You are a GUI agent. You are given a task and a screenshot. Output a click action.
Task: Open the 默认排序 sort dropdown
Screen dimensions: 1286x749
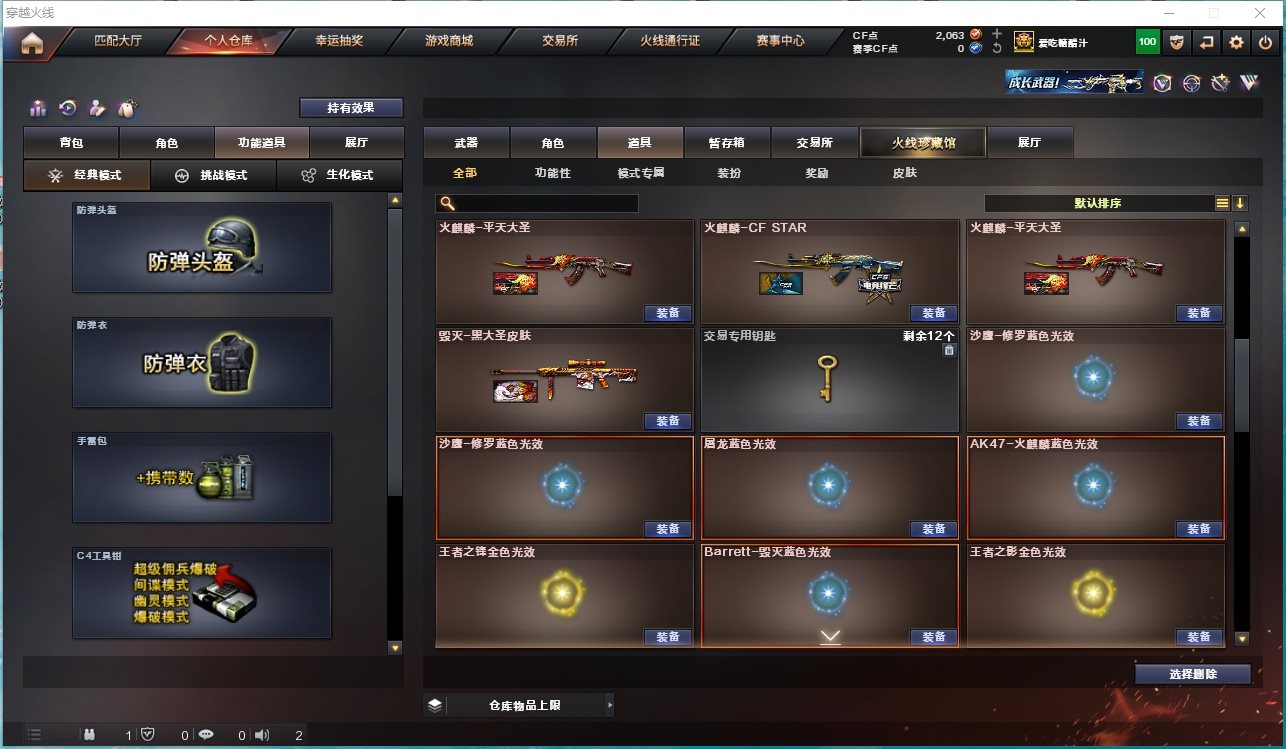pyautogui.click(x=1098, y=203)
